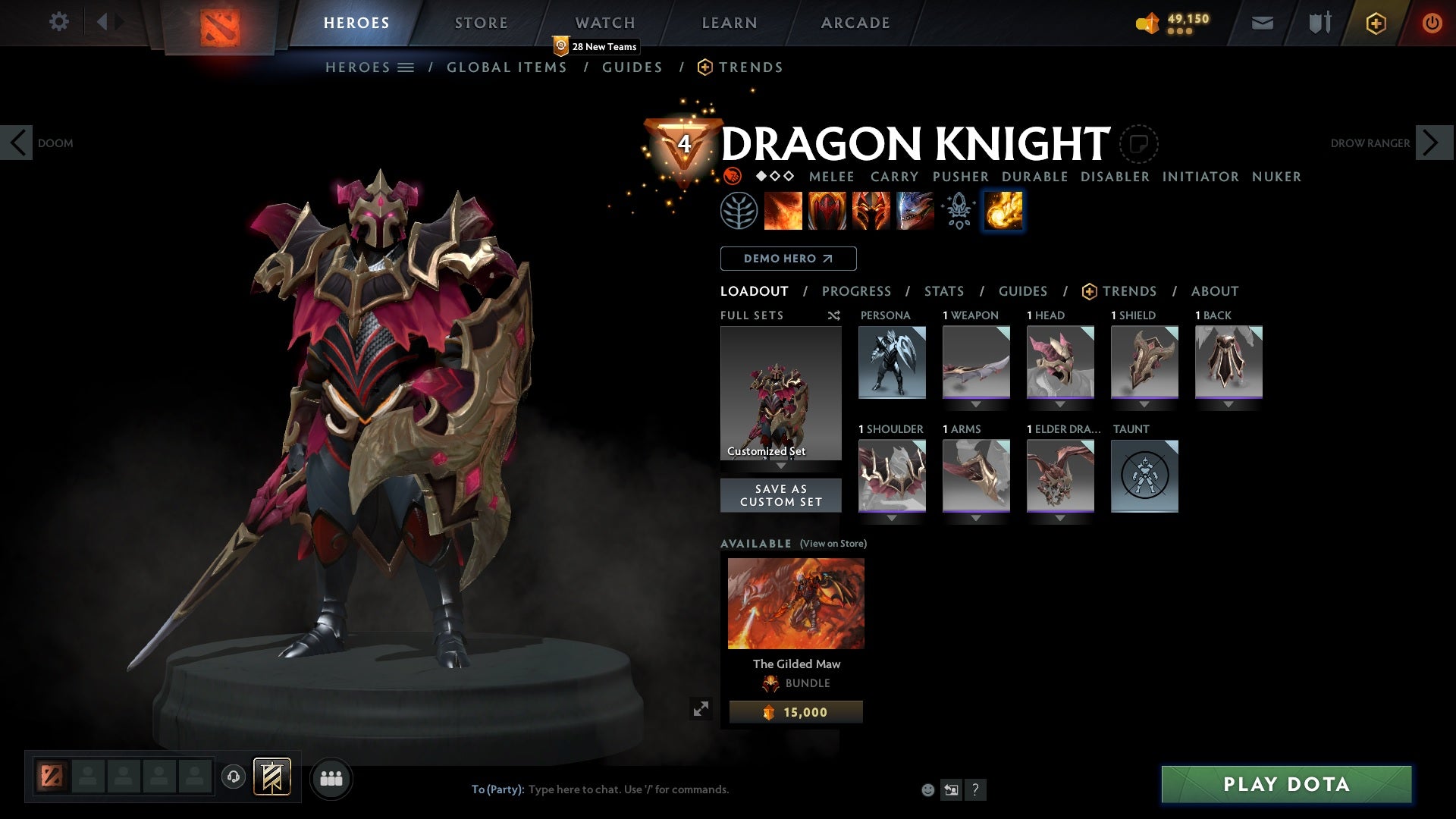This screenshot has width=1456, height=819.
Task: Expand the Head slot item chevron
Action: pyautogui.click(x=1060, y=404)
